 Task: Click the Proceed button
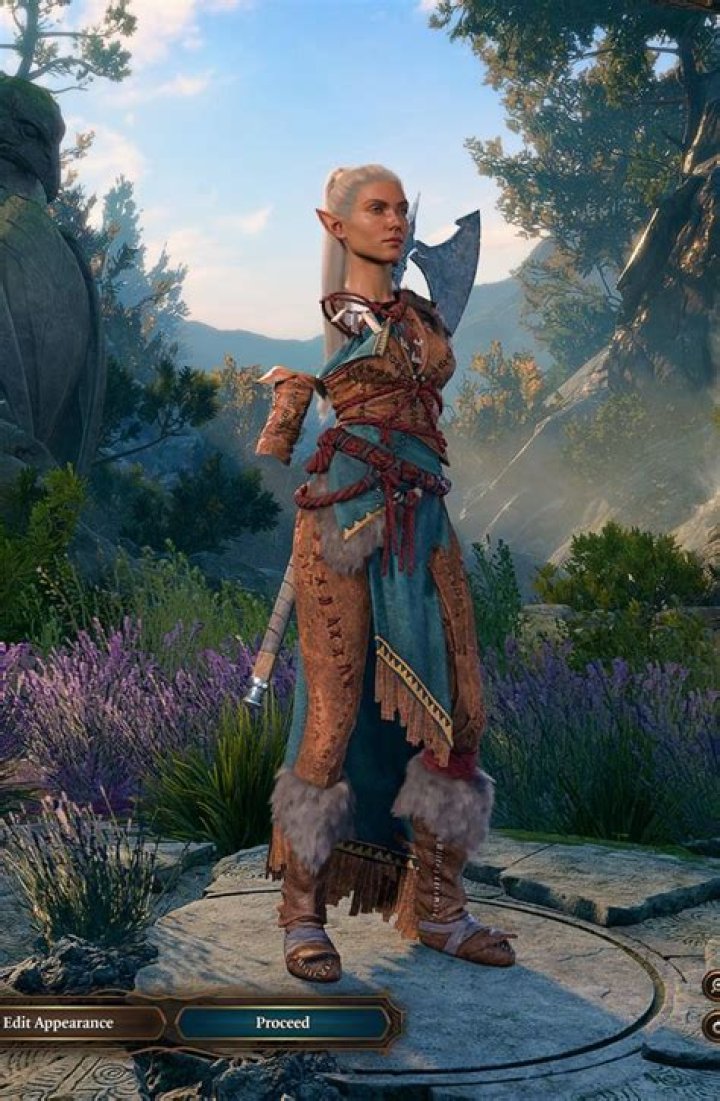283,1022
